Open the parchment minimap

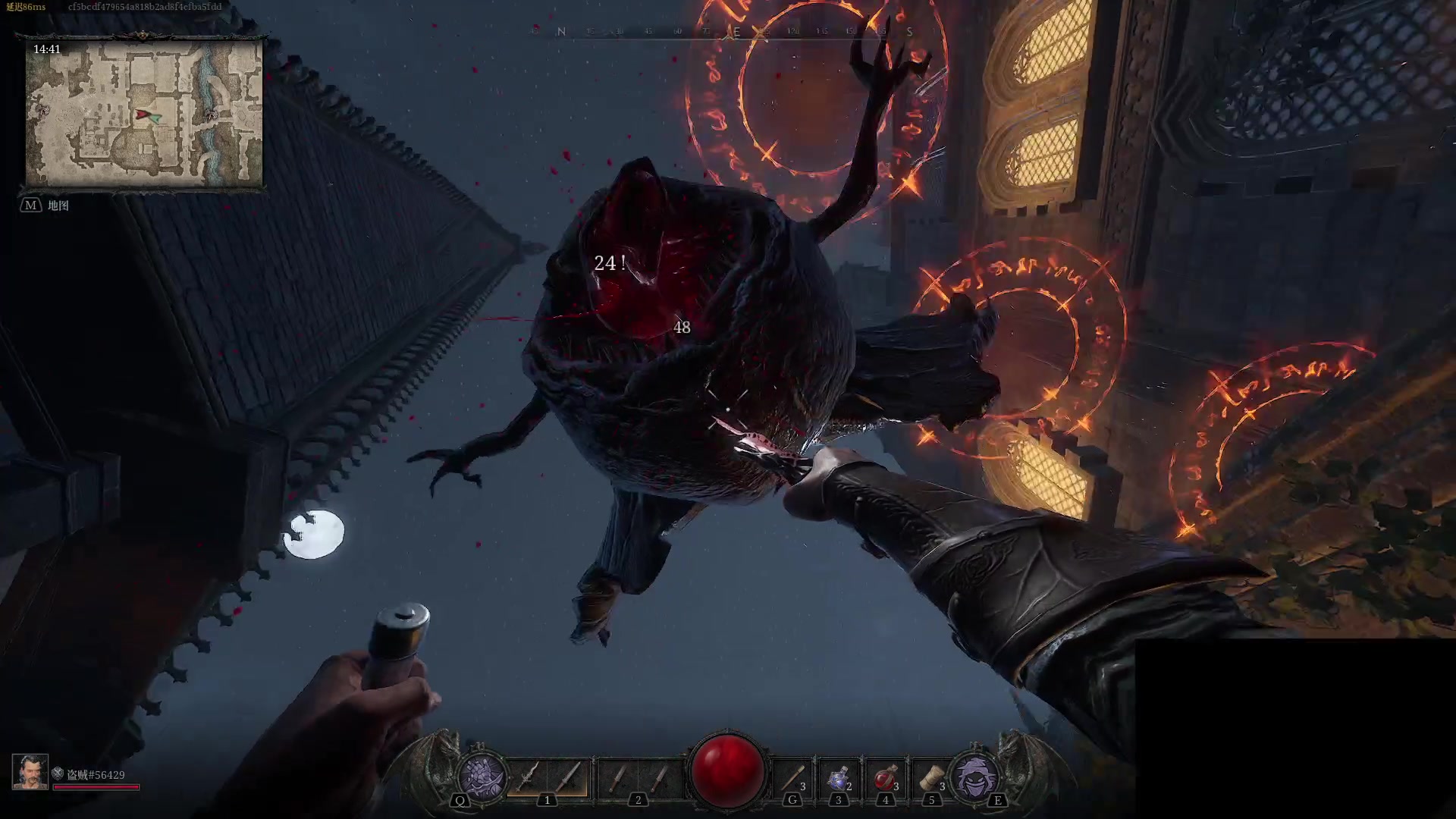144,114
